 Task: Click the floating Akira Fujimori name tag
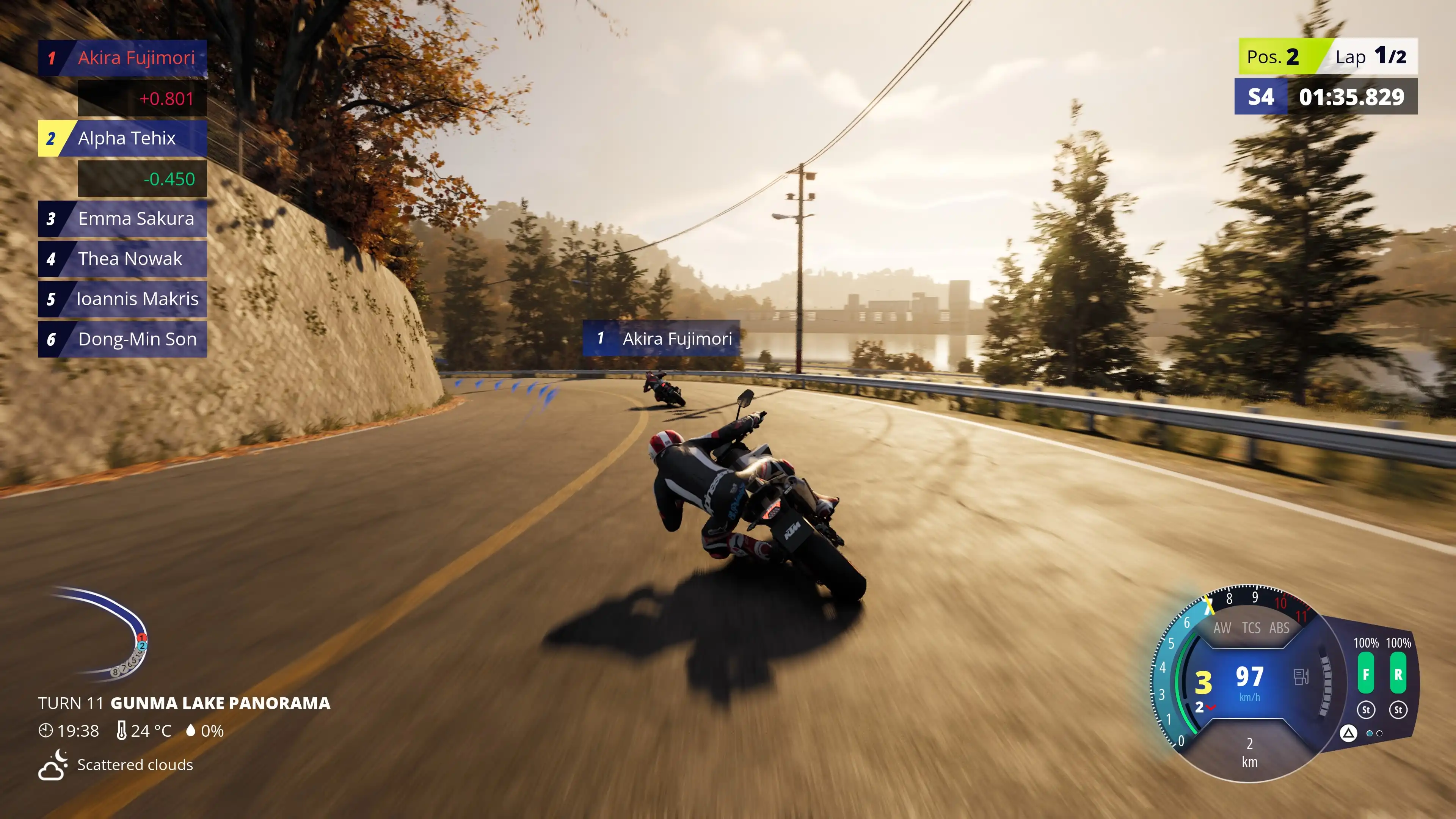pos(661,339)
